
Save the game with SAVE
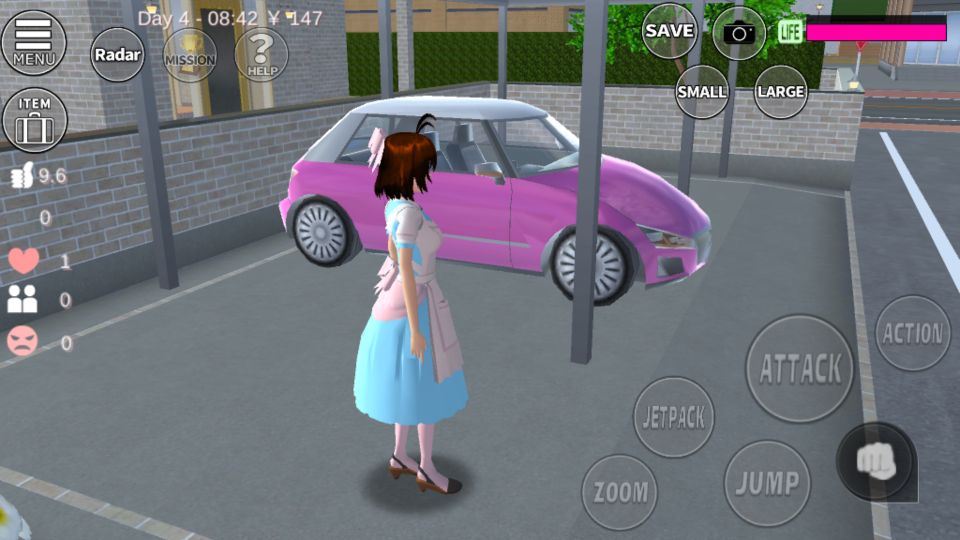669,31
